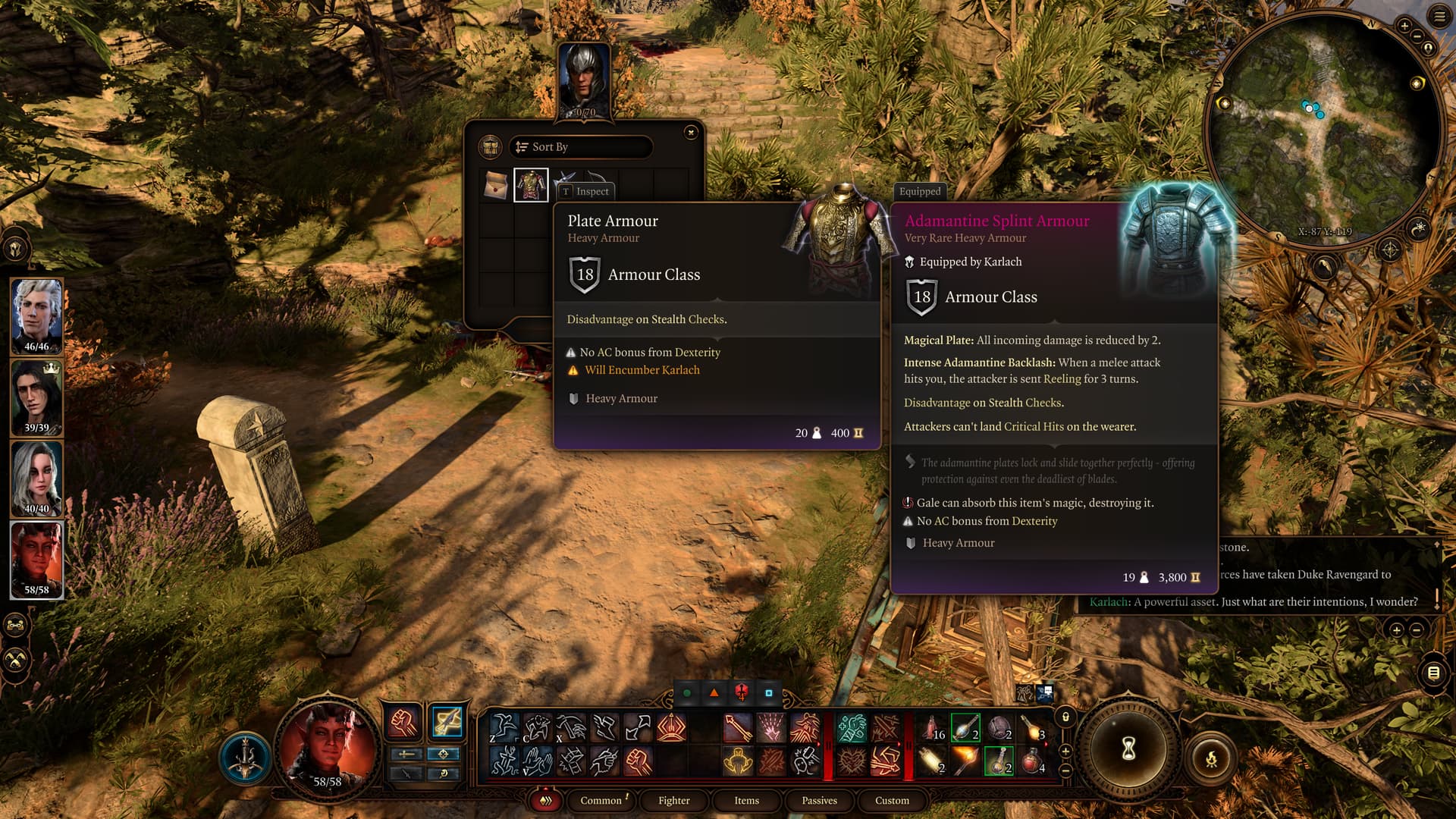Open the campfire rest button
The height and width of the screenshot is (819, 1456).
(1211, 758)
